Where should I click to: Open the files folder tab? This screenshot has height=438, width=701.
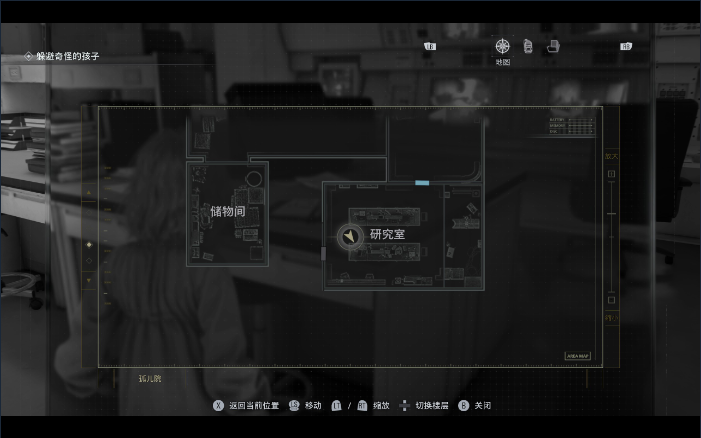click(x=552, y=47)
